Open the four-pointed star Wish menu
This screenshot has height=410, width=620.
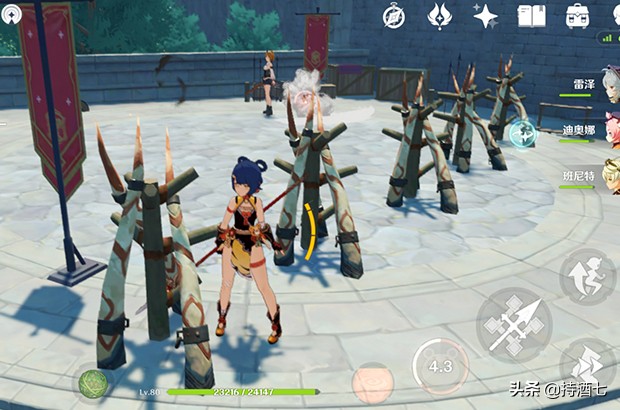[486, 15]
